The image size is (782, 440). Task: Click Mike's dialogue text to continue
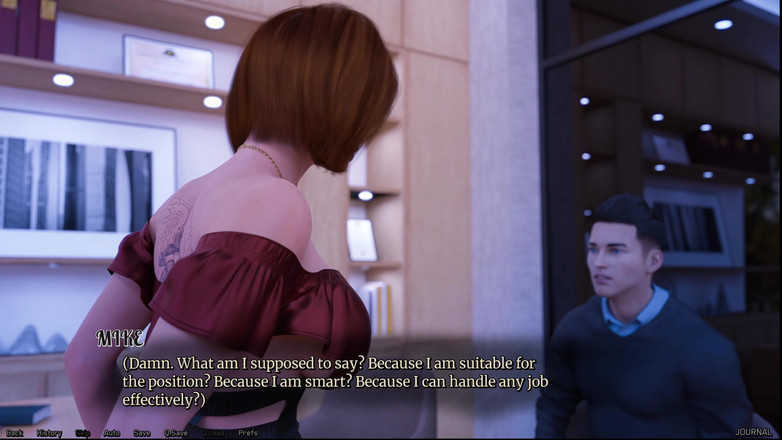tap(335, 381)
